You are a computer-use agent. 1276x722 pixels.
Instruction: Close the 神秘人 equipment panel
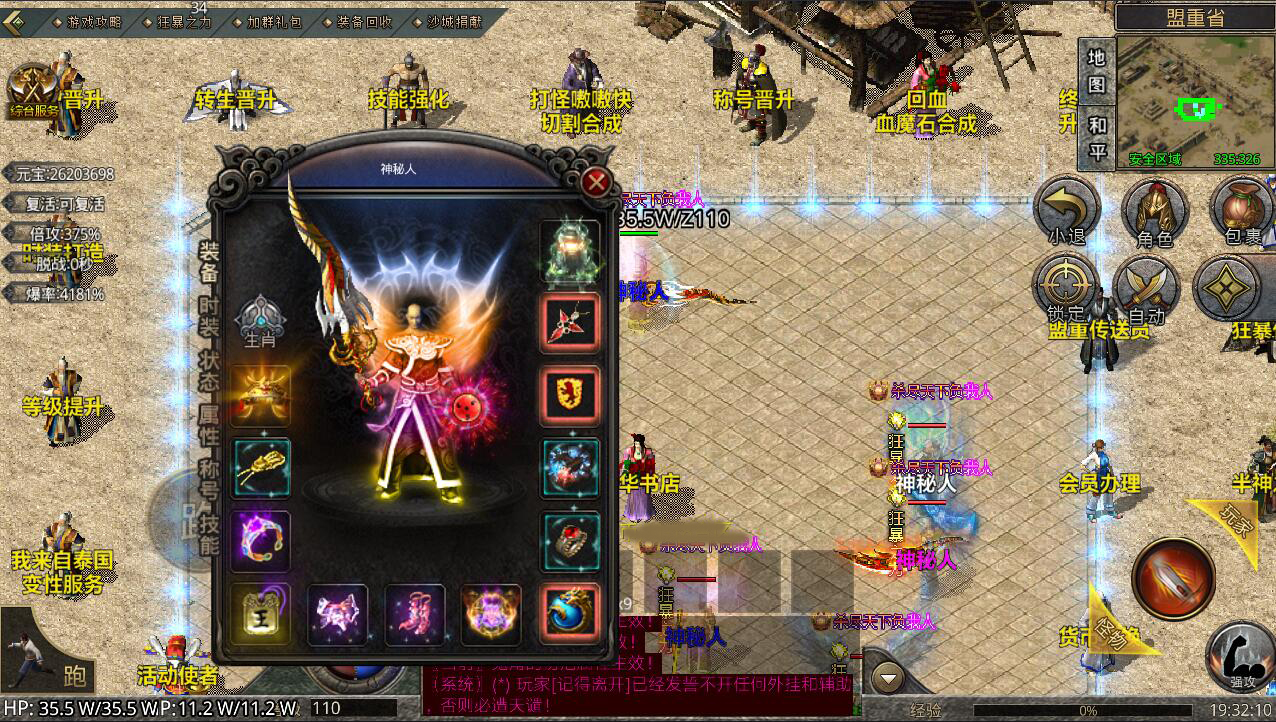pos(597,182)
